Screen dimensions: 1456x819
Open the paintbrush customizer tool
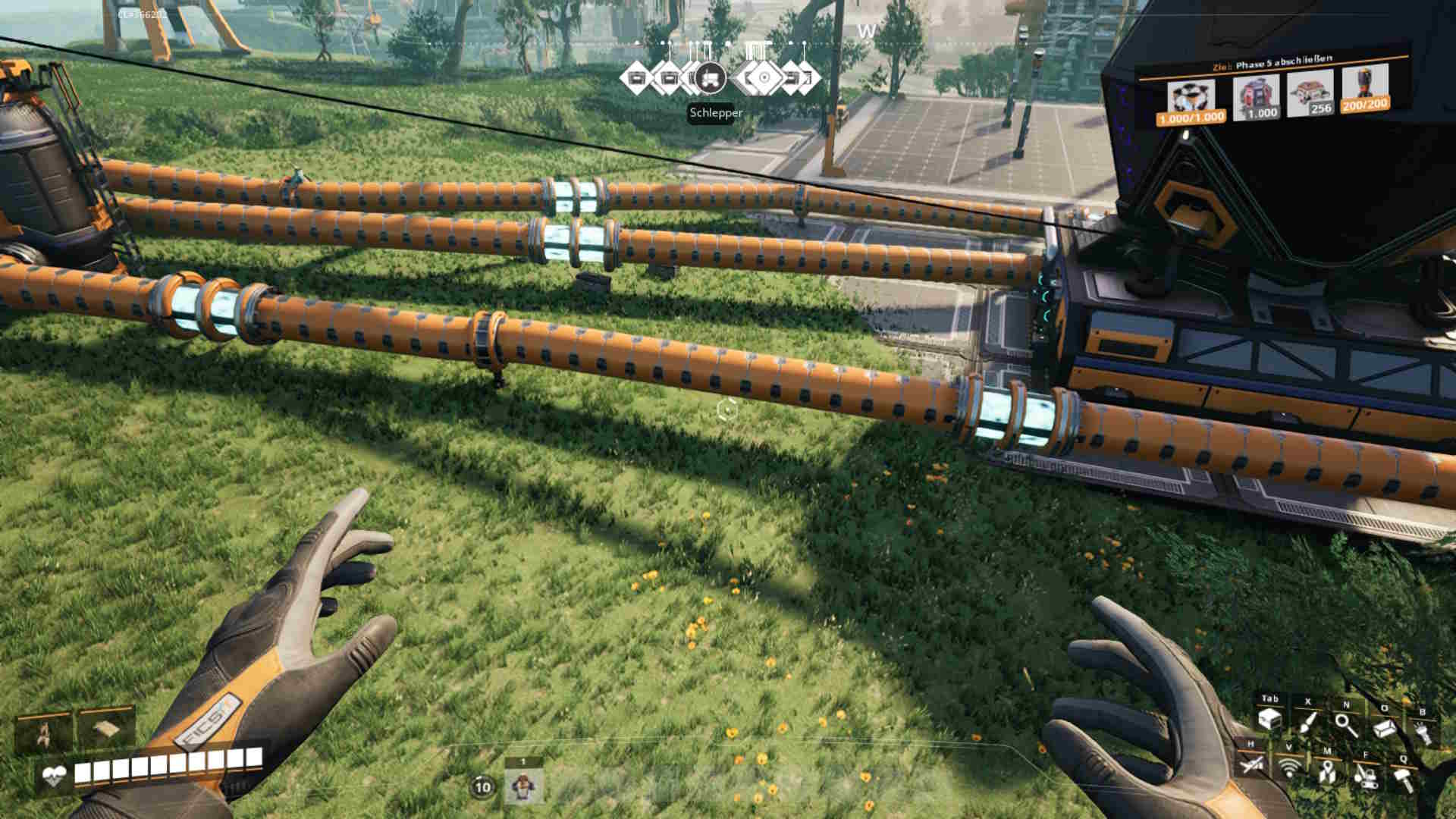[x=1308, y=721]
